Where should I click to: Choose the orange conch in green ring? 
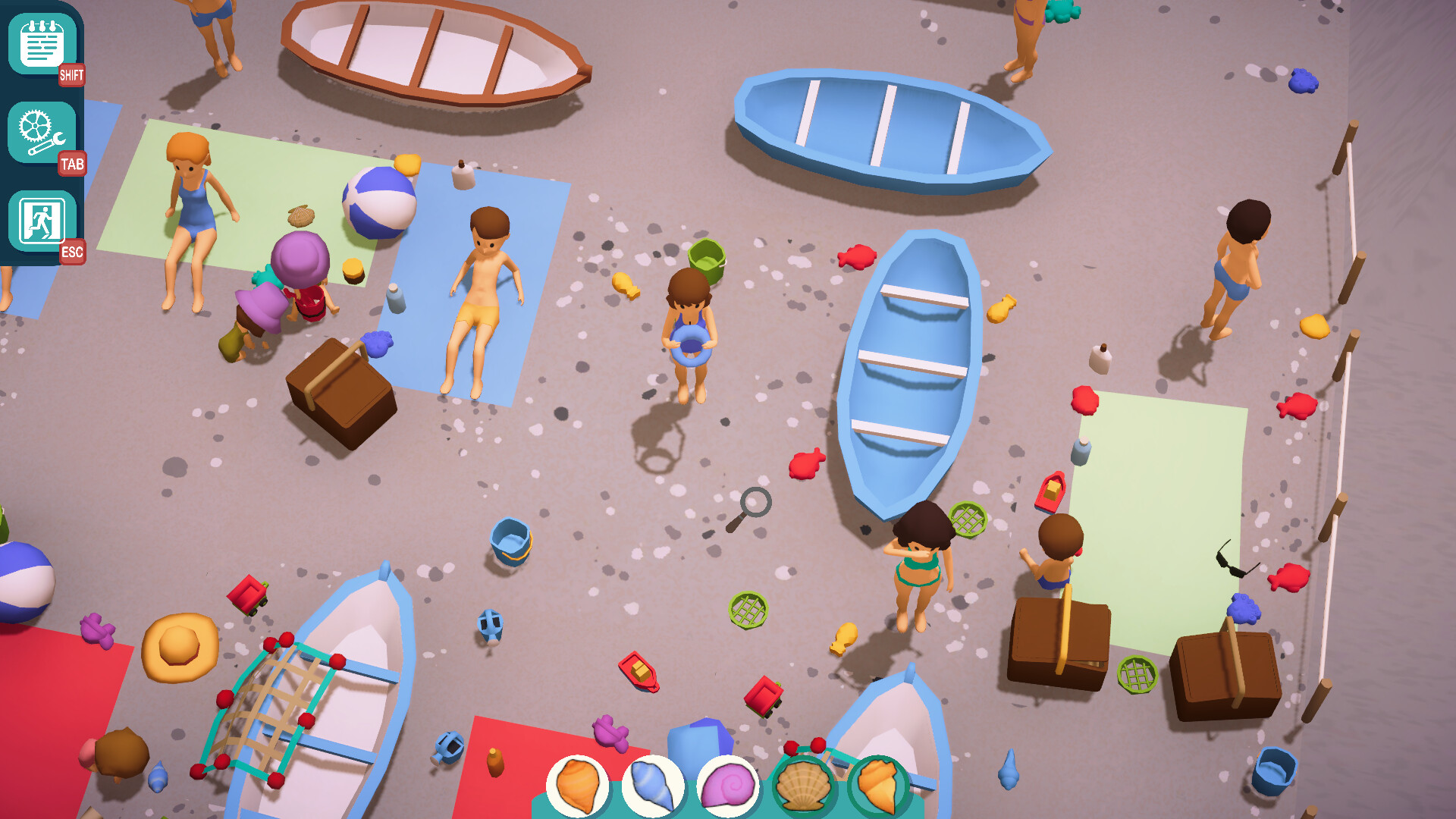(x=878, y=786)
